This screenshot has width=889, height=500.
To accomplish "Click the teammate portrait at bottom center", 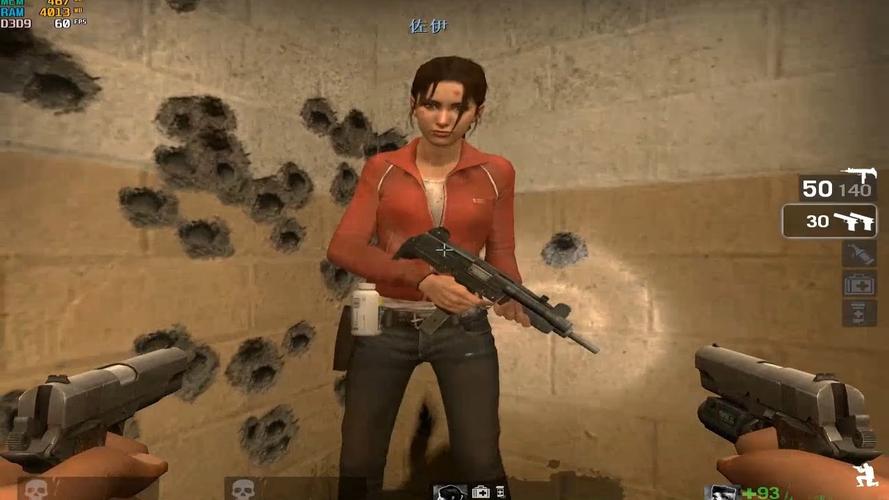I will [x=449, y=491].
